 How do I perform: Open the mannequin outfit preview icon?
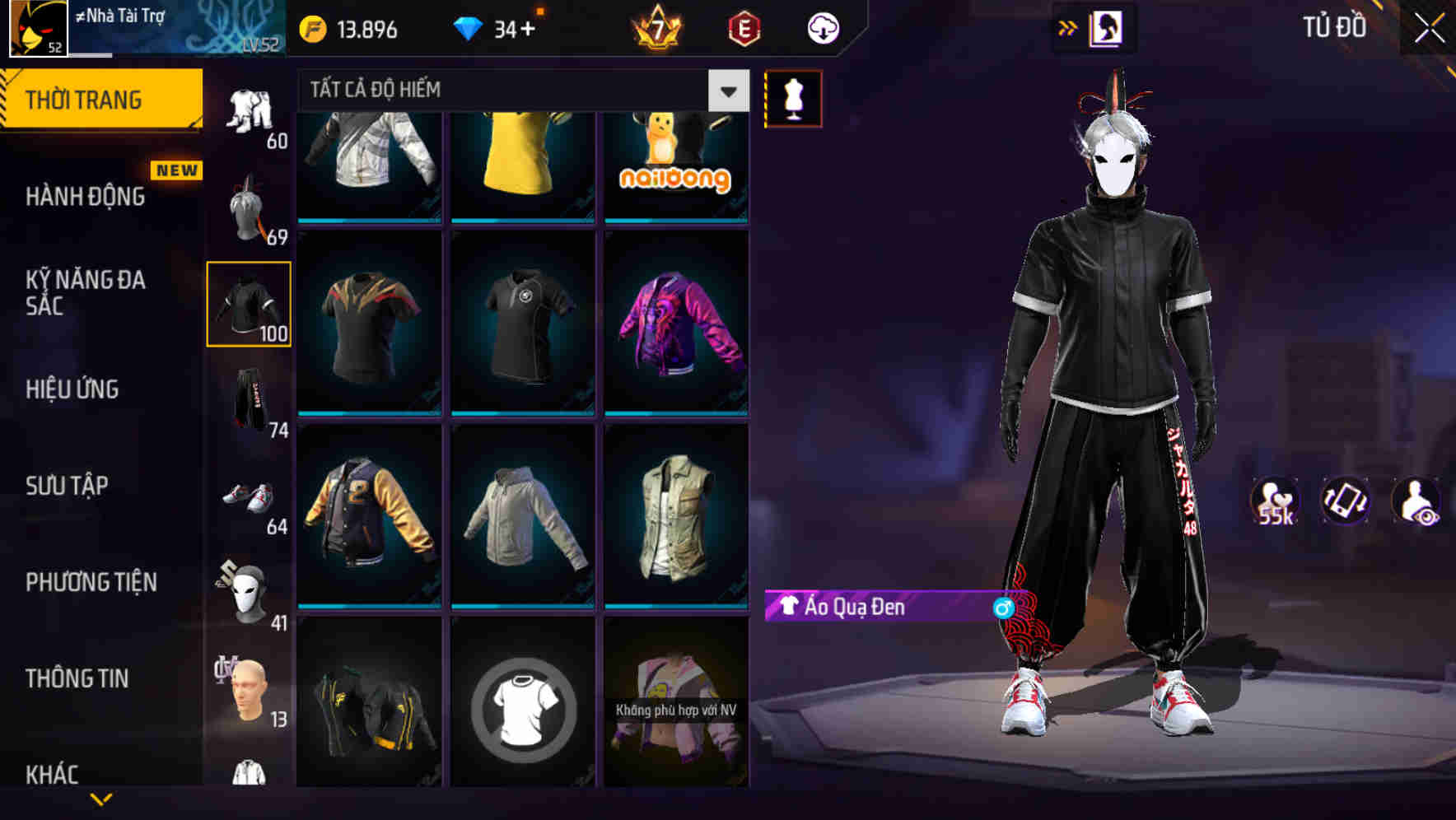pos(793,97)
